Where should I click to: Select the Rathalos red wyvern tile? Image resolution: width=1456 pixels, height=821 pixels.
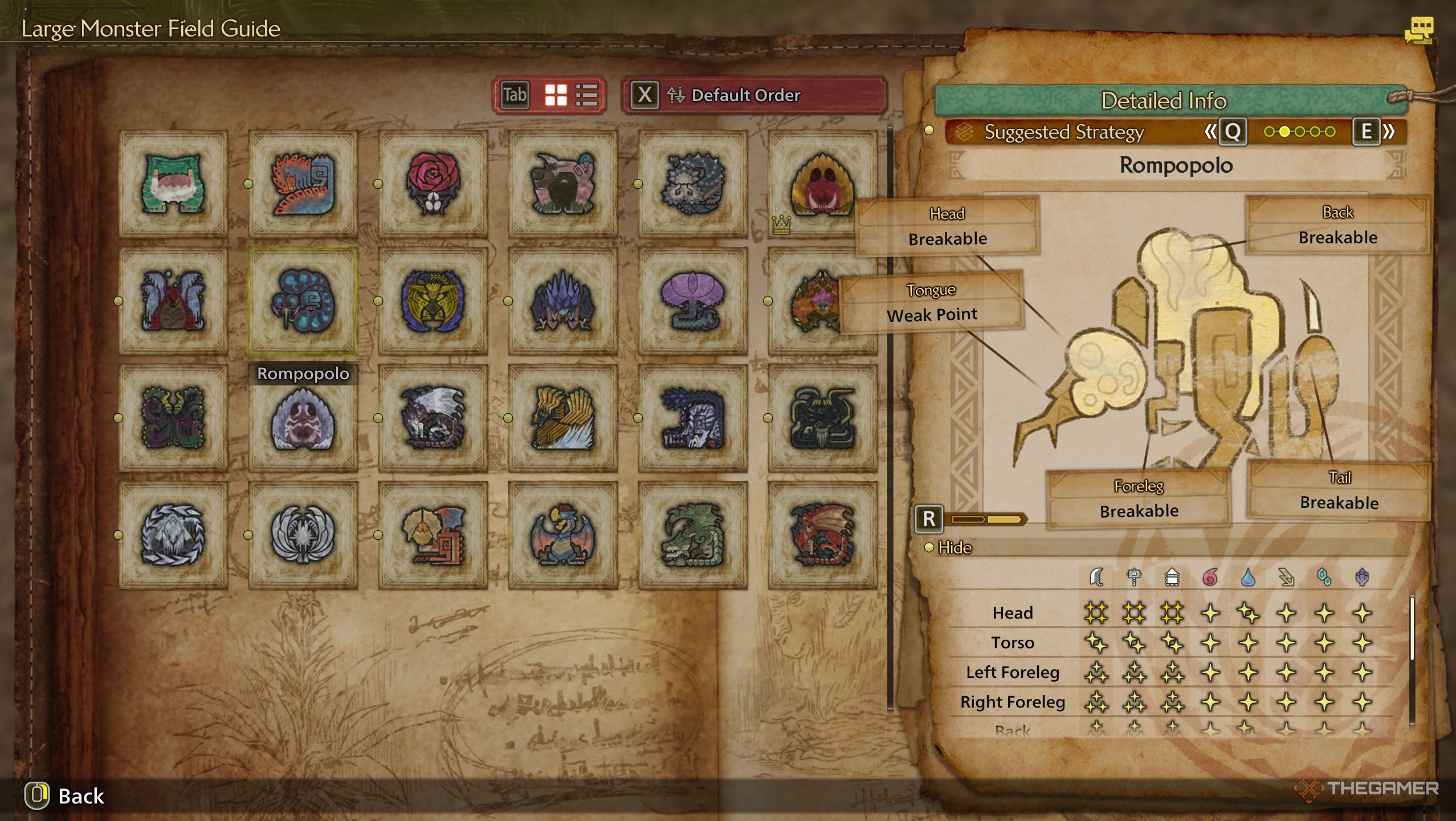822,535
